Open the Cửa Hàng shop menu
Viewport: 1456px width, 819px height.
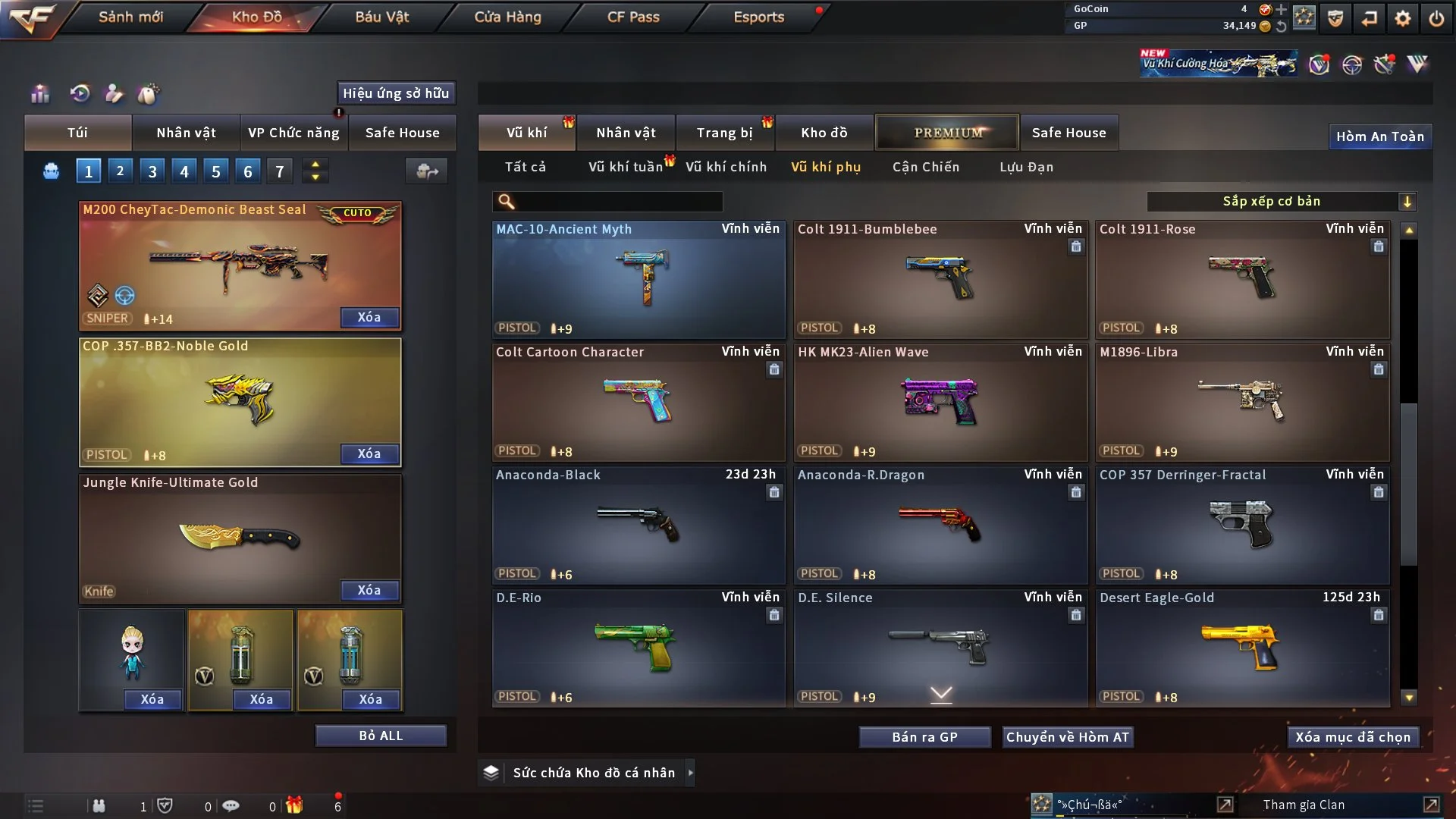click(507, 17)
